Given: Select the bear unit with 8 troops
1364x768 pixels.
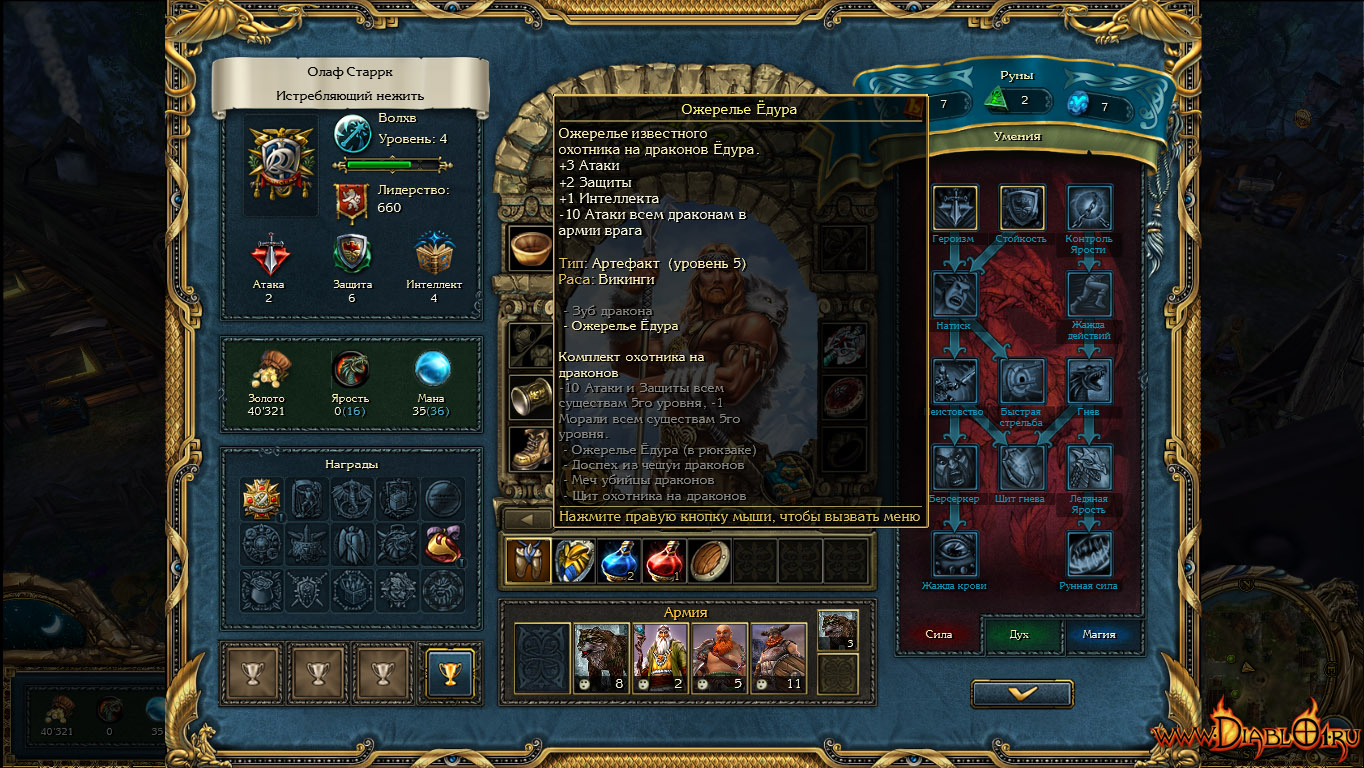Looking at the screenshot, I should click(x=601, y=658).
